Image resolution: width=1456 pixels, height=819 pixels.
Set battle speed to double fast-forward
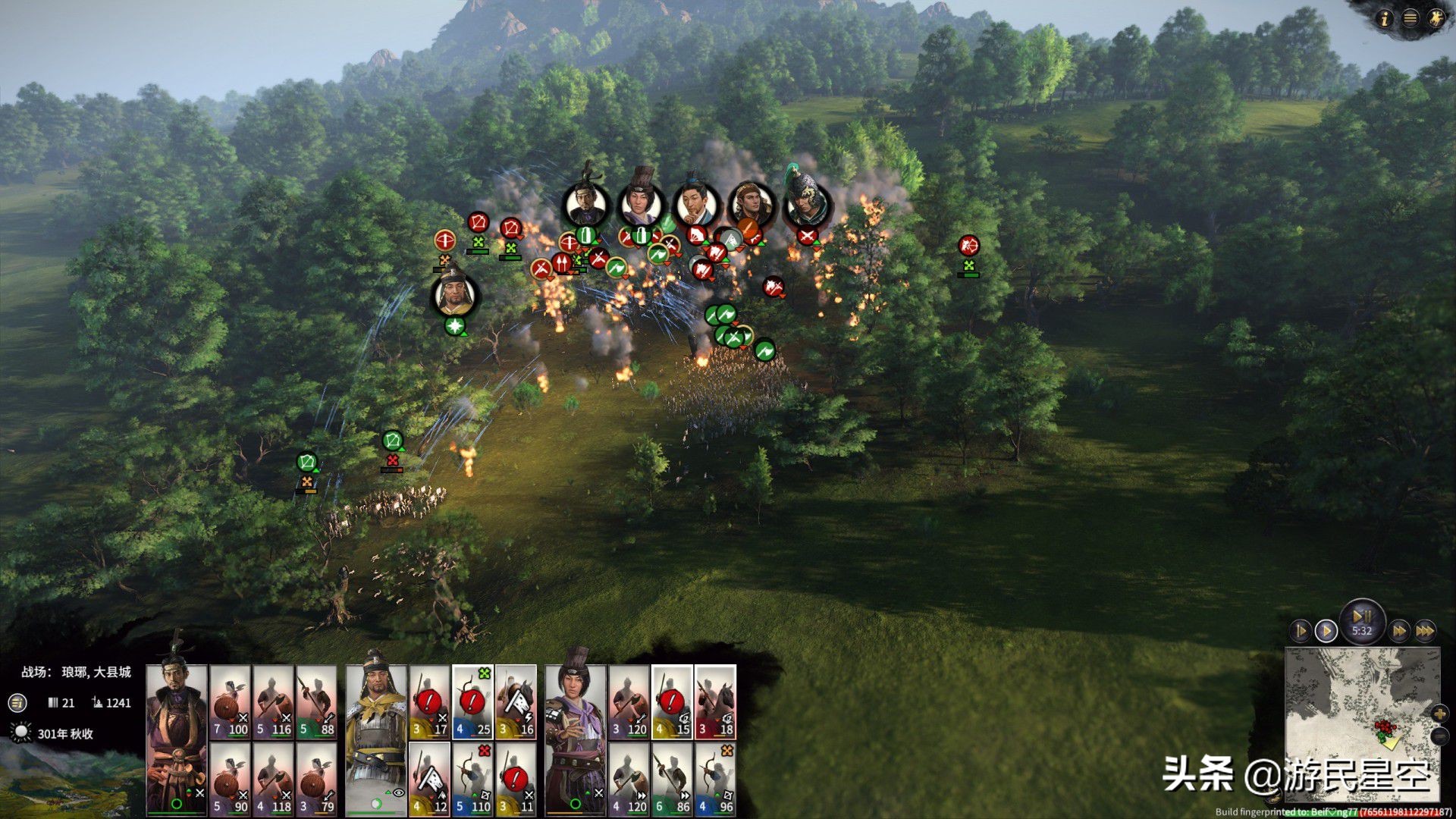click(1399, 630)
